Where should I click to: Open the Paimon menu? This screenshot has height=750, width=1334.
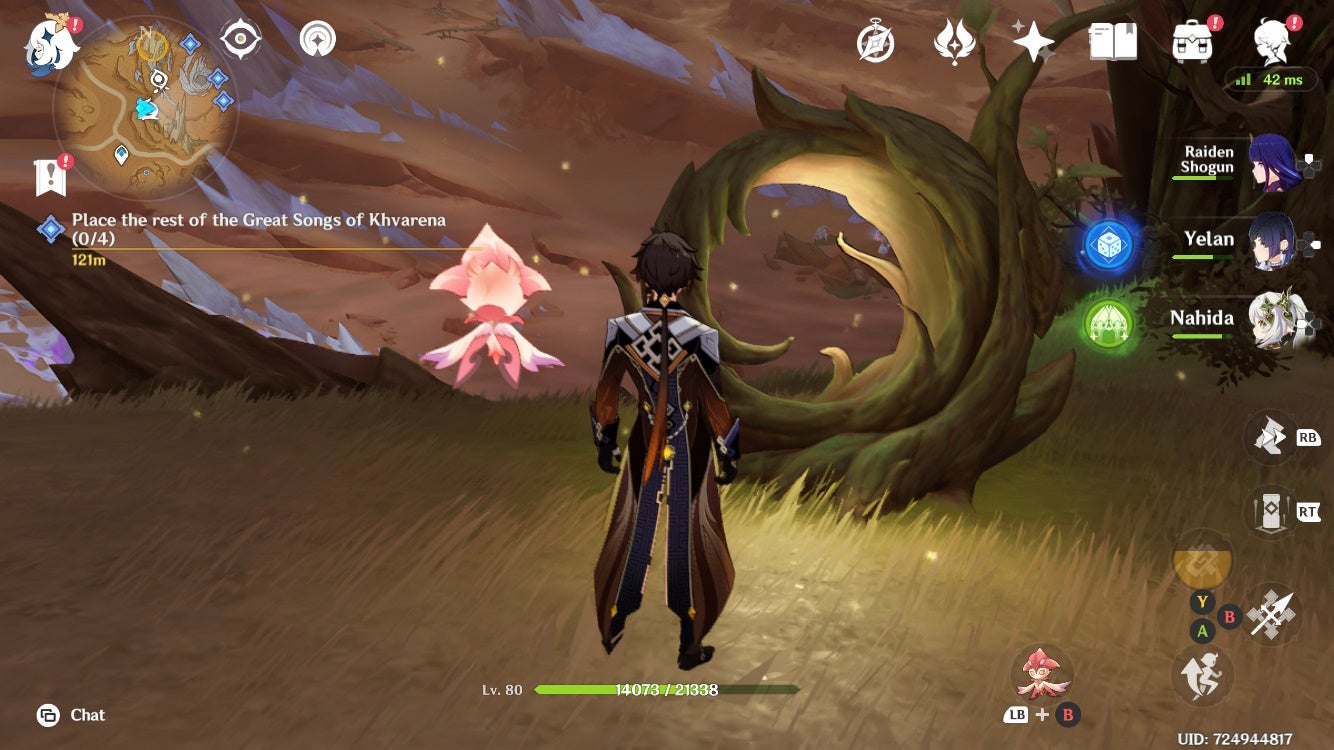pos(48,40)
